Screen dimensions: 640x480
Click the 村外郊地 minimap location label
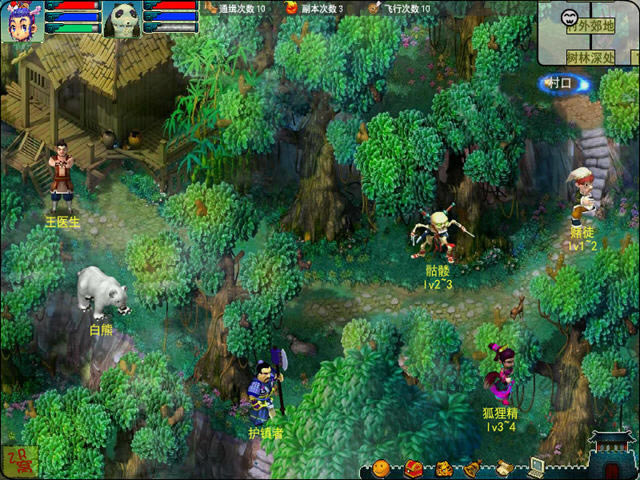(x=590, y=27)
